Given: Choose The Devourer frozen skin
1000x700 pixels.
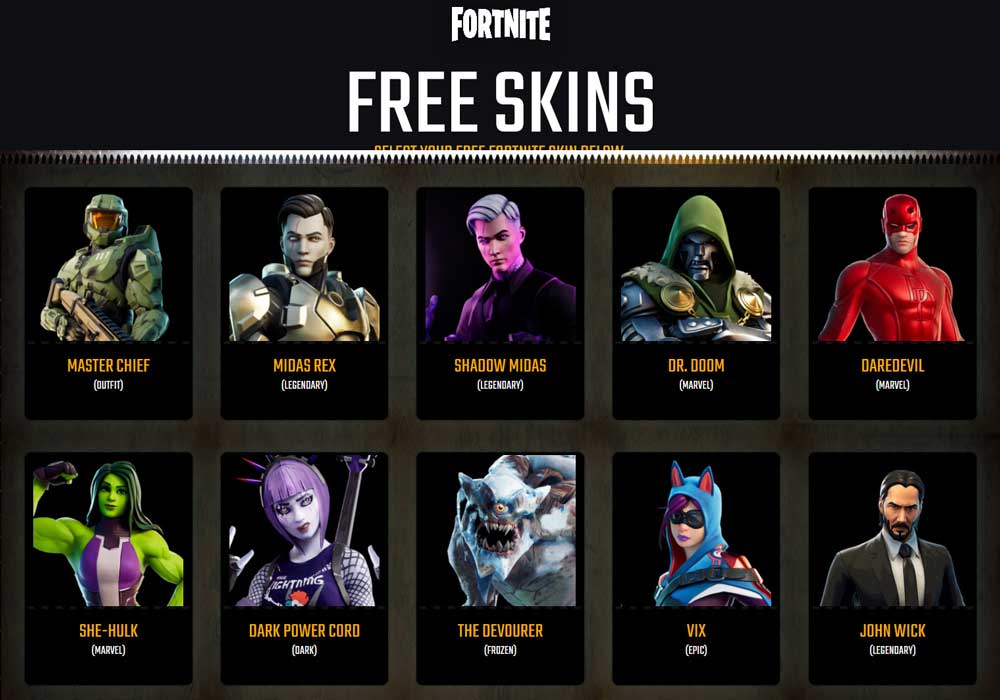Looking at the screenshot, I should click(500, 568).
